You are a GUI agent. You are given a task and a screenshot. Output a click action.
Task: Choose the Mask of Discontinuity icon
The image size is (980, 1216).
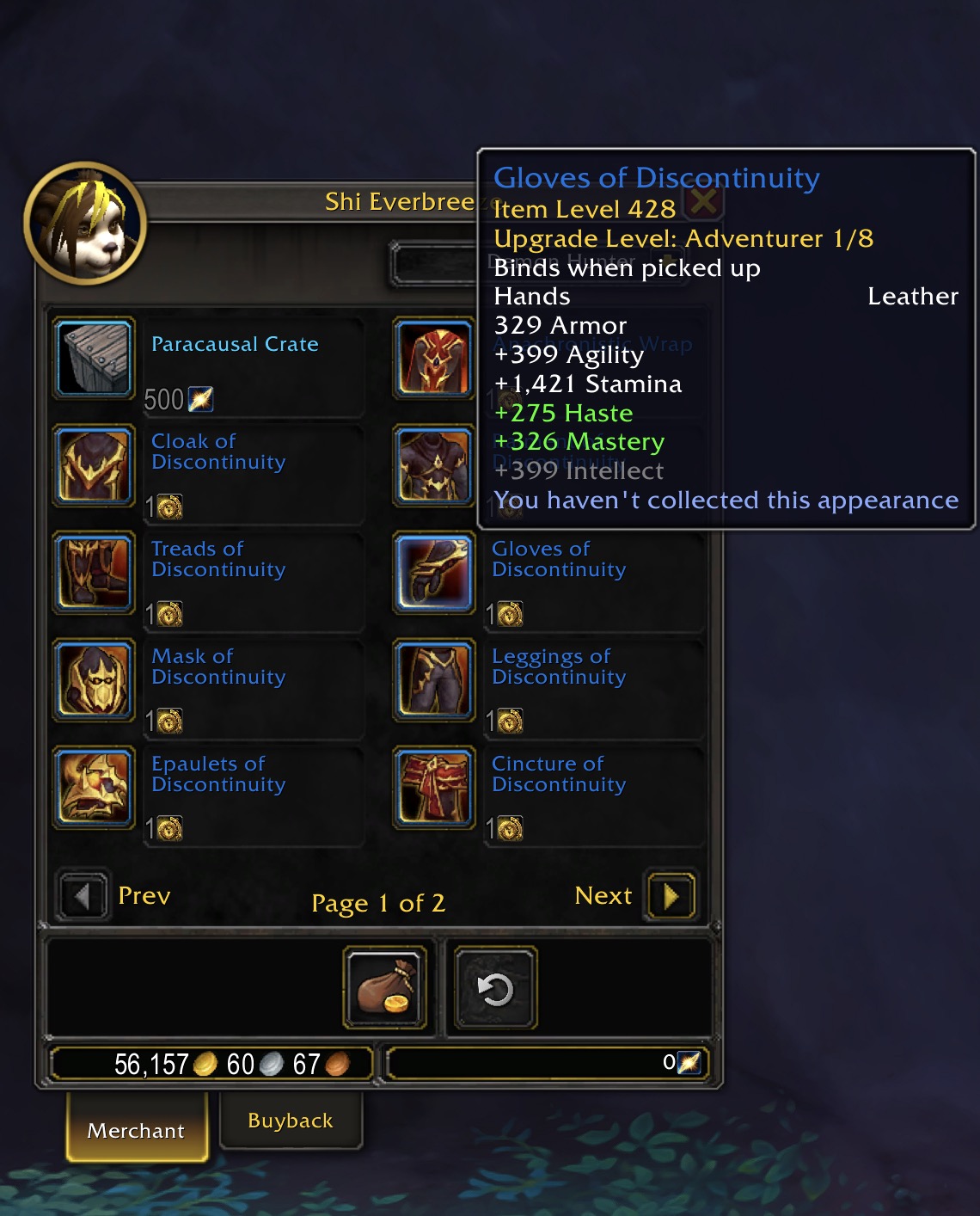pyautogui.click(x=95, y=680)
